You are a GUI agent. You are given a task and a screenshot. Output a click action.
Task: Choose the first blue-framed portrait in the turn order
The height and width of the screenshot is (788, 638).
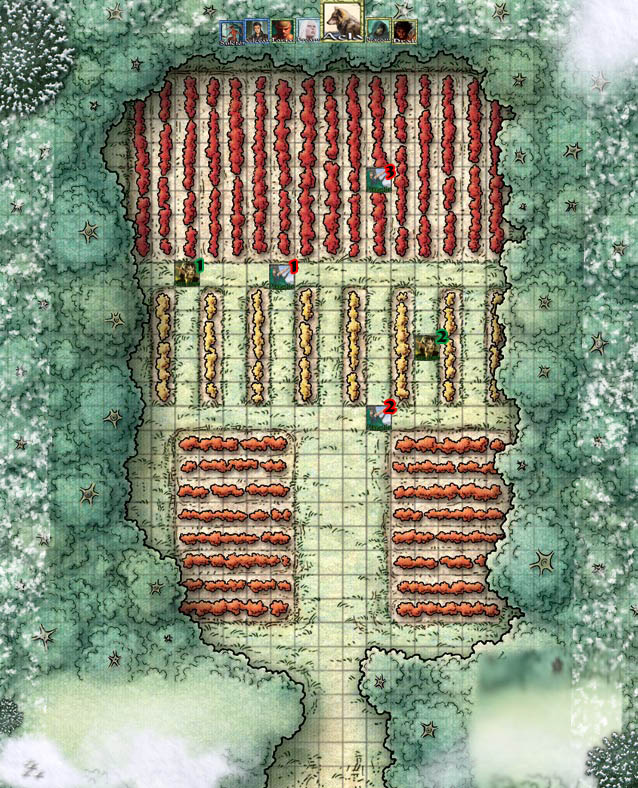tap(231, 32)
